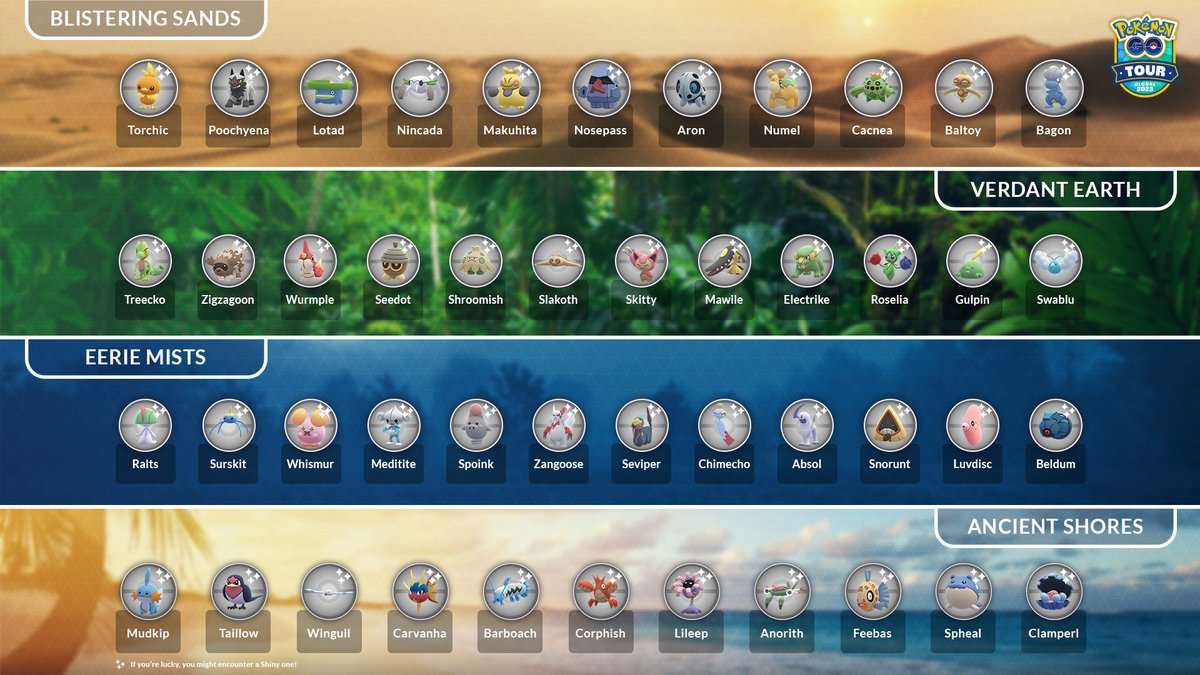
Task: Choose the Absol tile
Action: pos(807,426)
